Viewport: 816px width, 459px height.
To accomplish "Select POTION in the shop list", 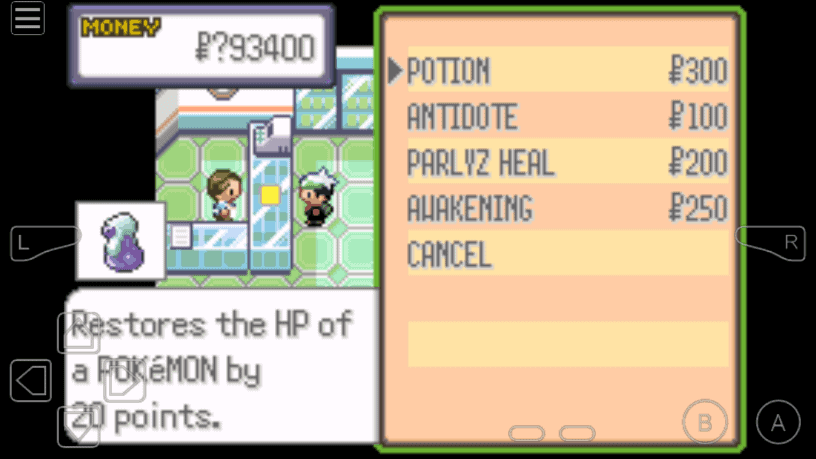I will pos(449,71).
